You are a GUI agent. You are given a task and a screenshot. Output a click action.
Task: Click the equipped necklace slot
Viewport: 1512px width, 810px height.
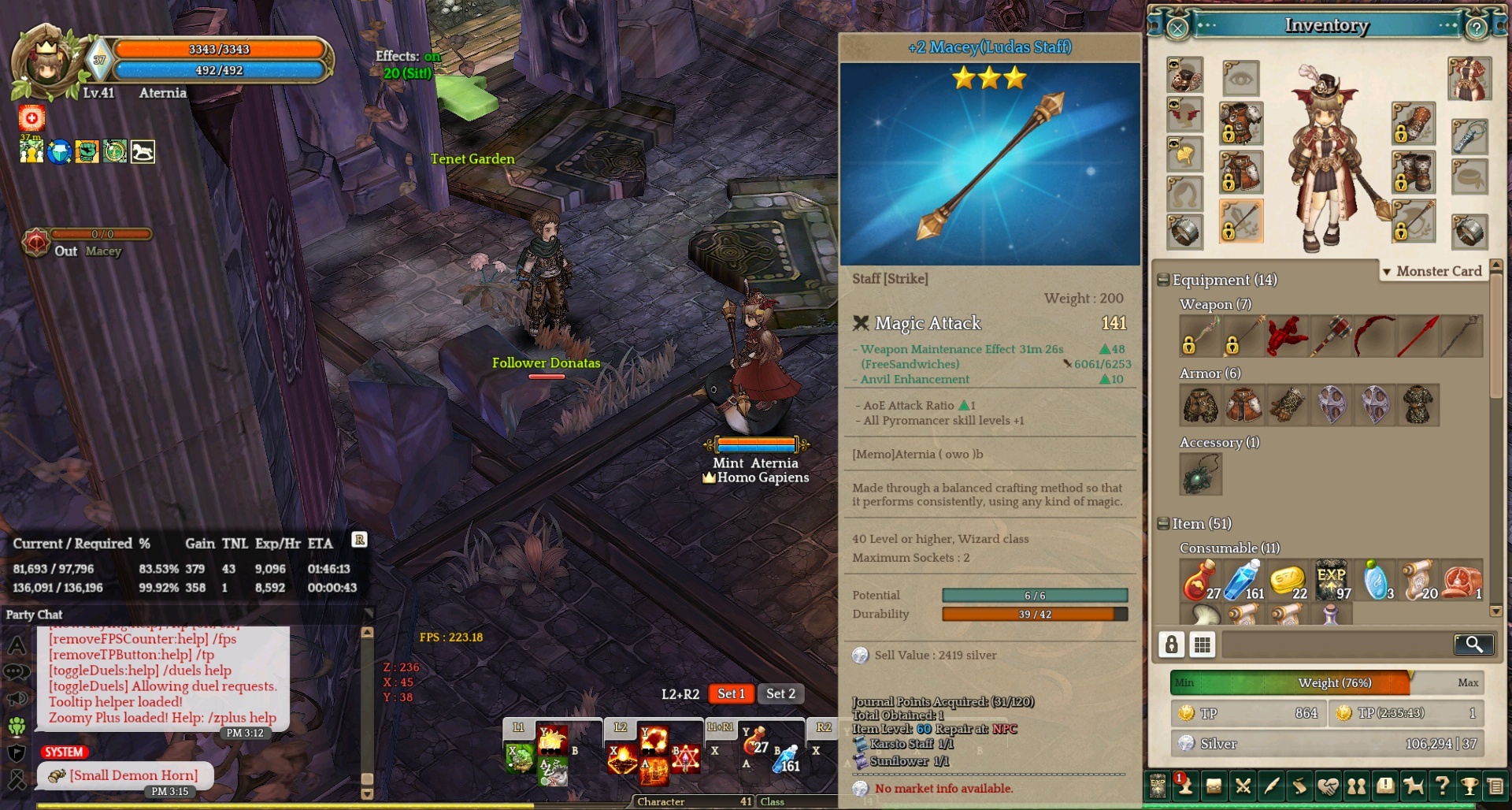[x=1469, y=137]
